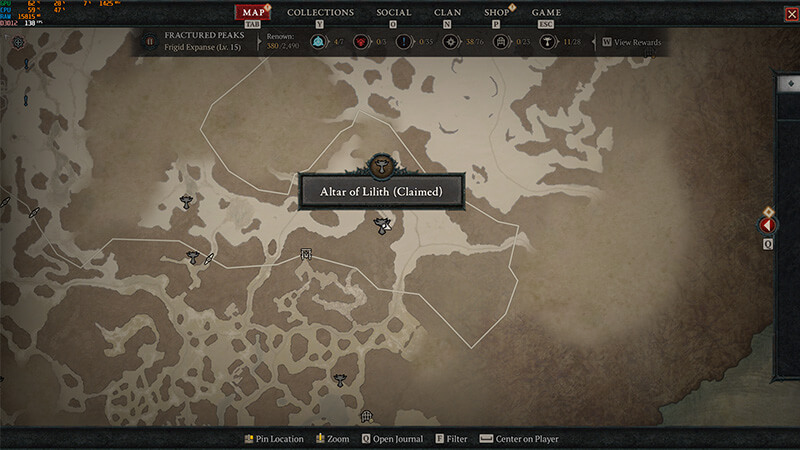Select the Map tab
Viewport: 800px width, 450px height.
click(x=252, y=12)
